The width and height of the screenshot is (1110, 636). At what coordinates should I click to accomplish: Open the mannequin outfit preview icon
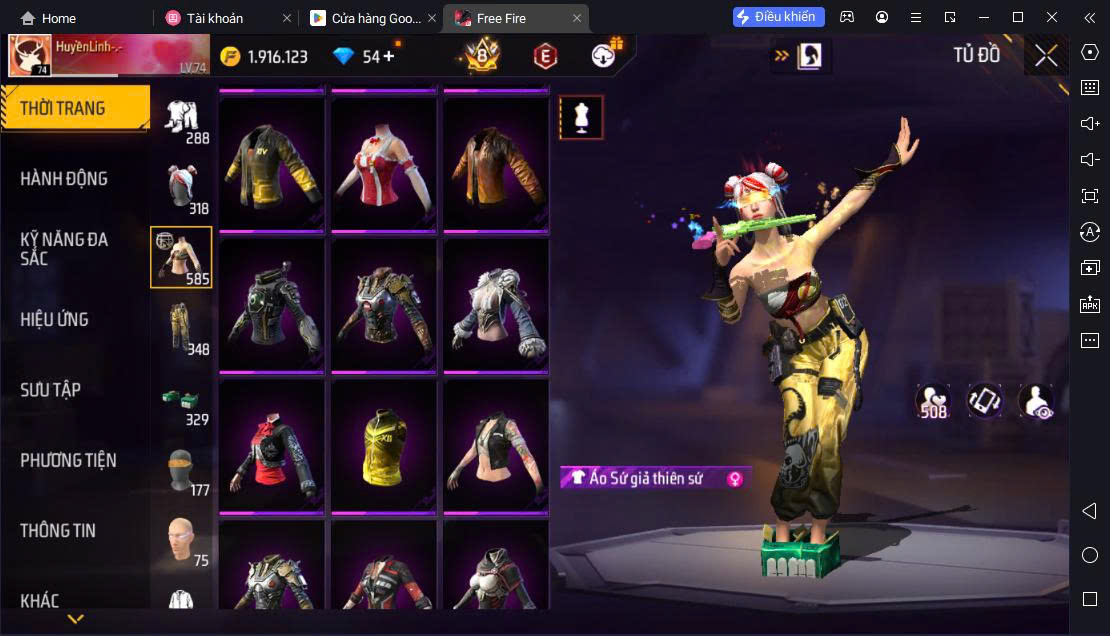pos(581,118)
